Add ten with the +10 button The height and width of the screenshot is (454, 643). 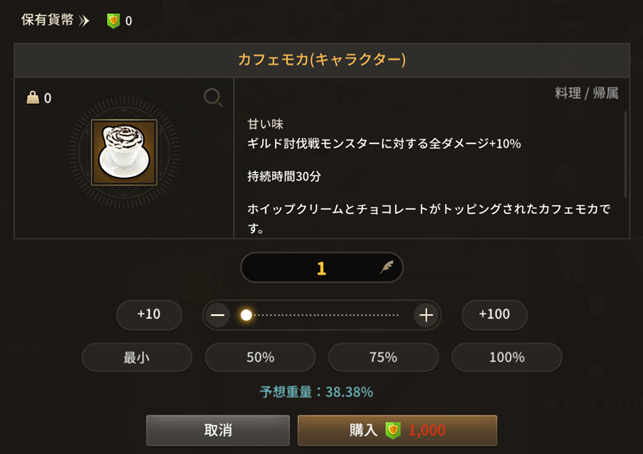click(x=149, y=315)
